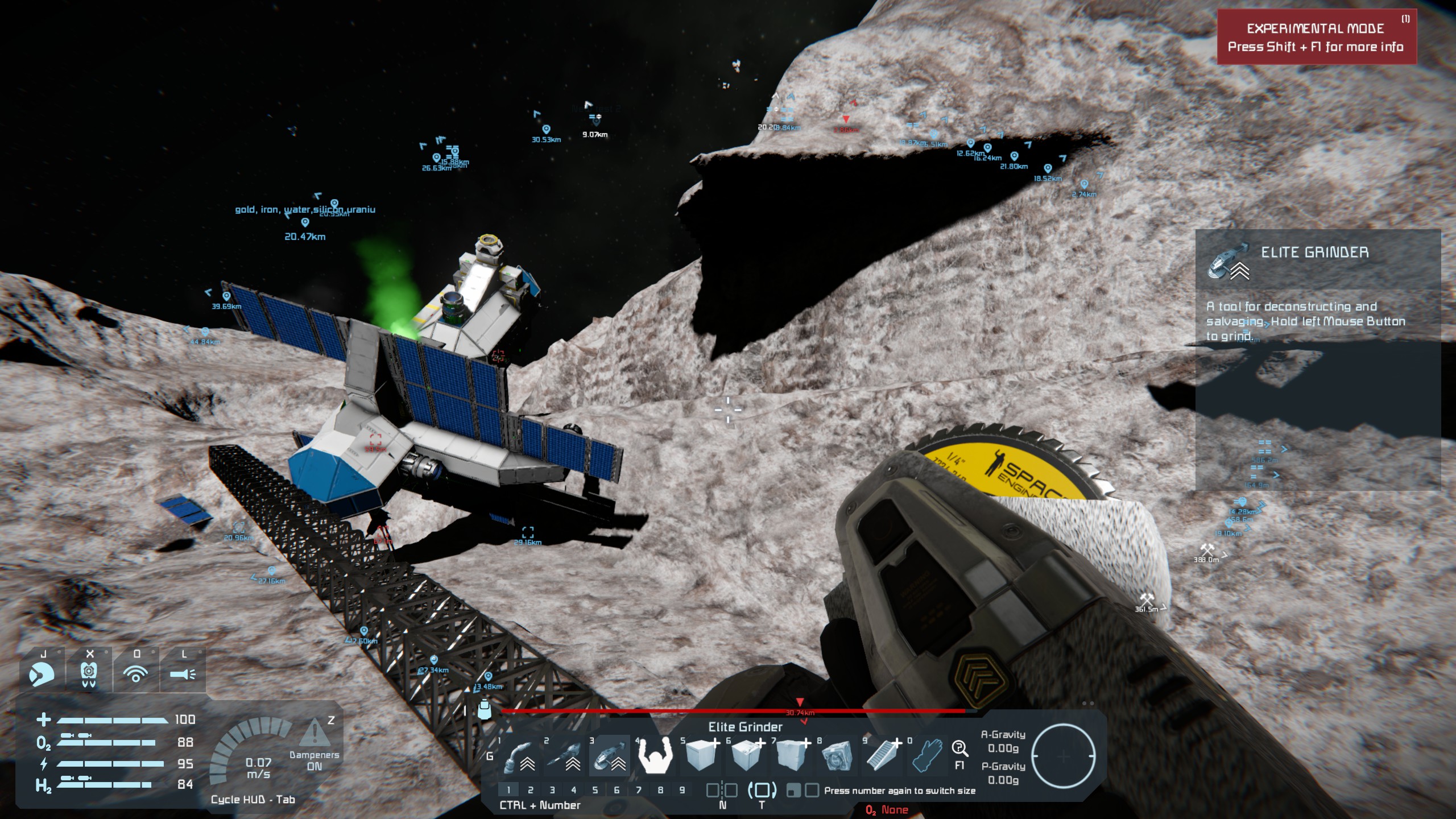
Task: Toggle the jetpack icon
Action: [x=89, y=674]
